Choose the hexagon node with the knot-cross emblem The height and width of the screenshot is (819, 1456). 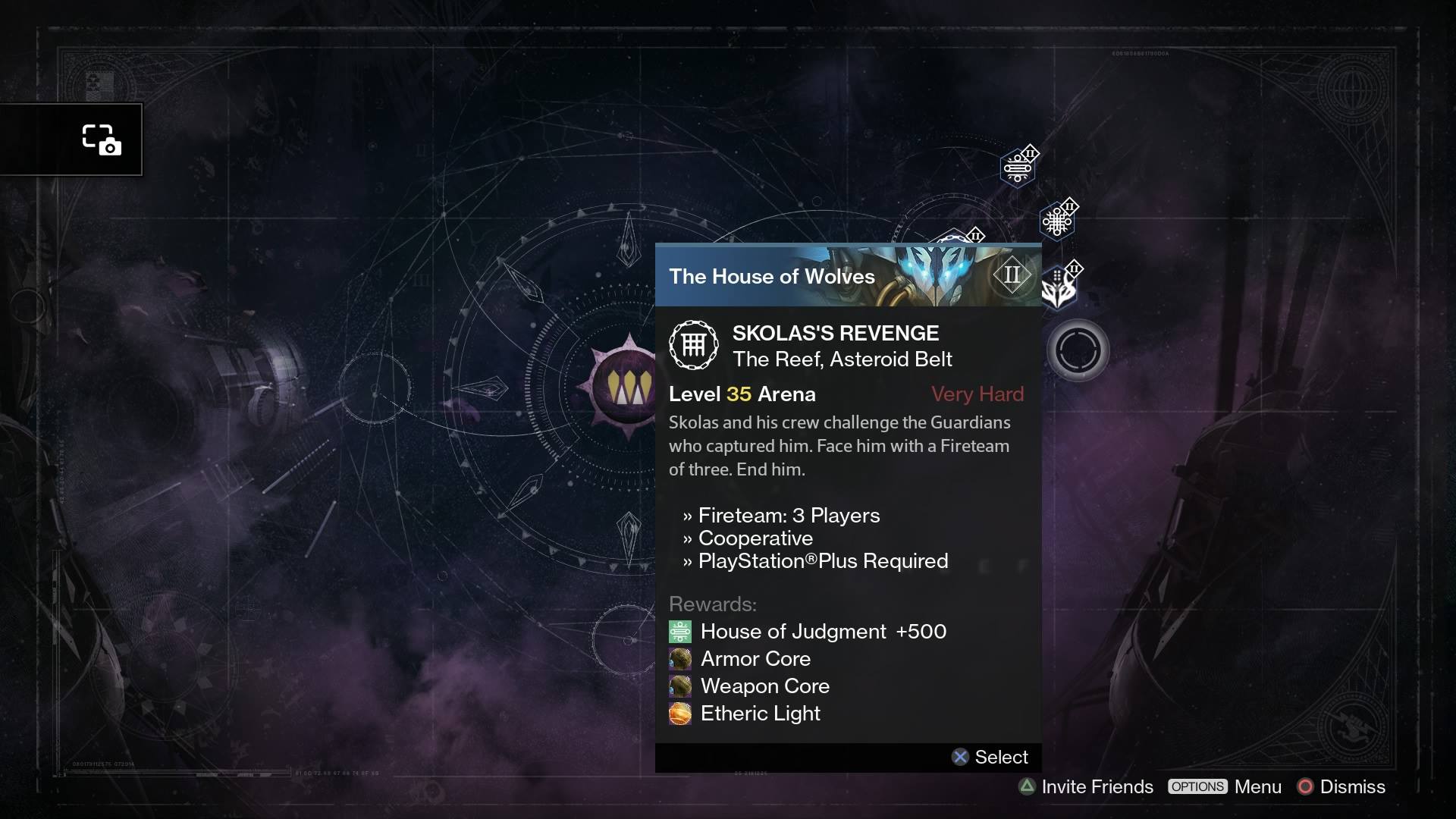click(1056, 221)
